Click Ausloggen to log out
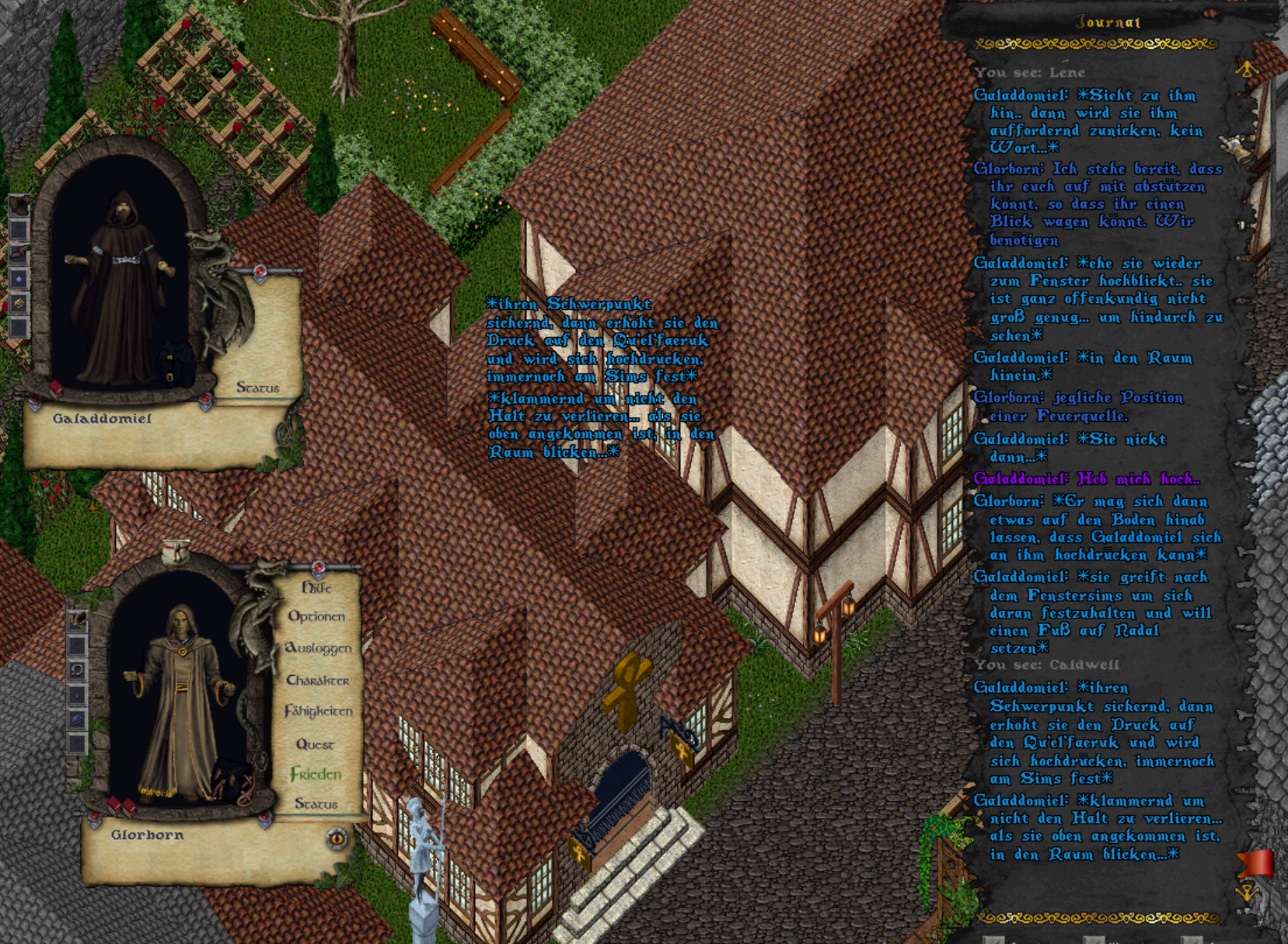Screen dimensions: 1288x944 point(318,648)
